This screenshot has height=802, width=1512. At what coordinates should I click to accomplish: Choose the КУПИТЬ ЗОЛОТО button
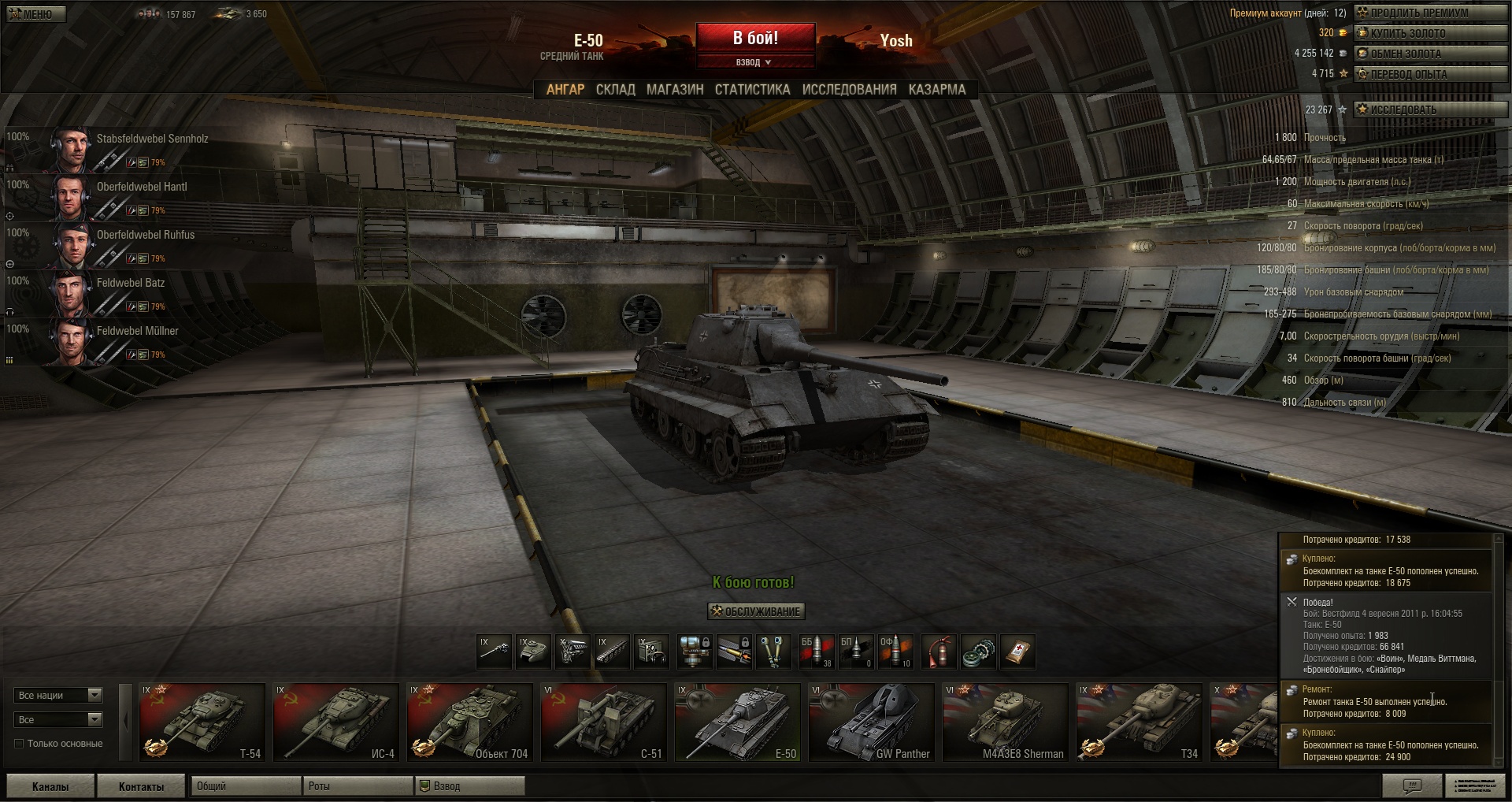[1429, 33]
